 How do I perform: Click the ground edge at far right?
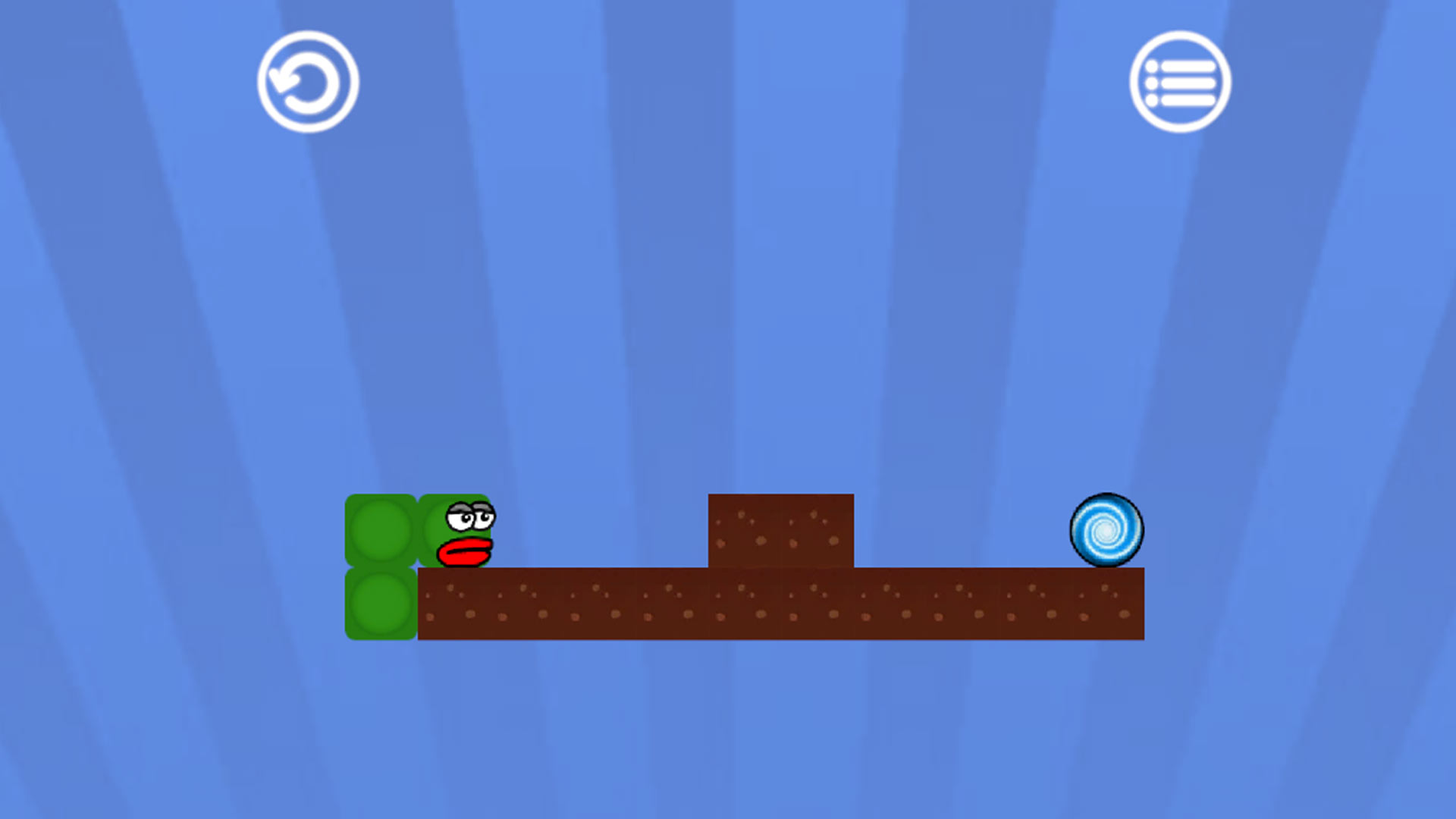[1141, 607]
